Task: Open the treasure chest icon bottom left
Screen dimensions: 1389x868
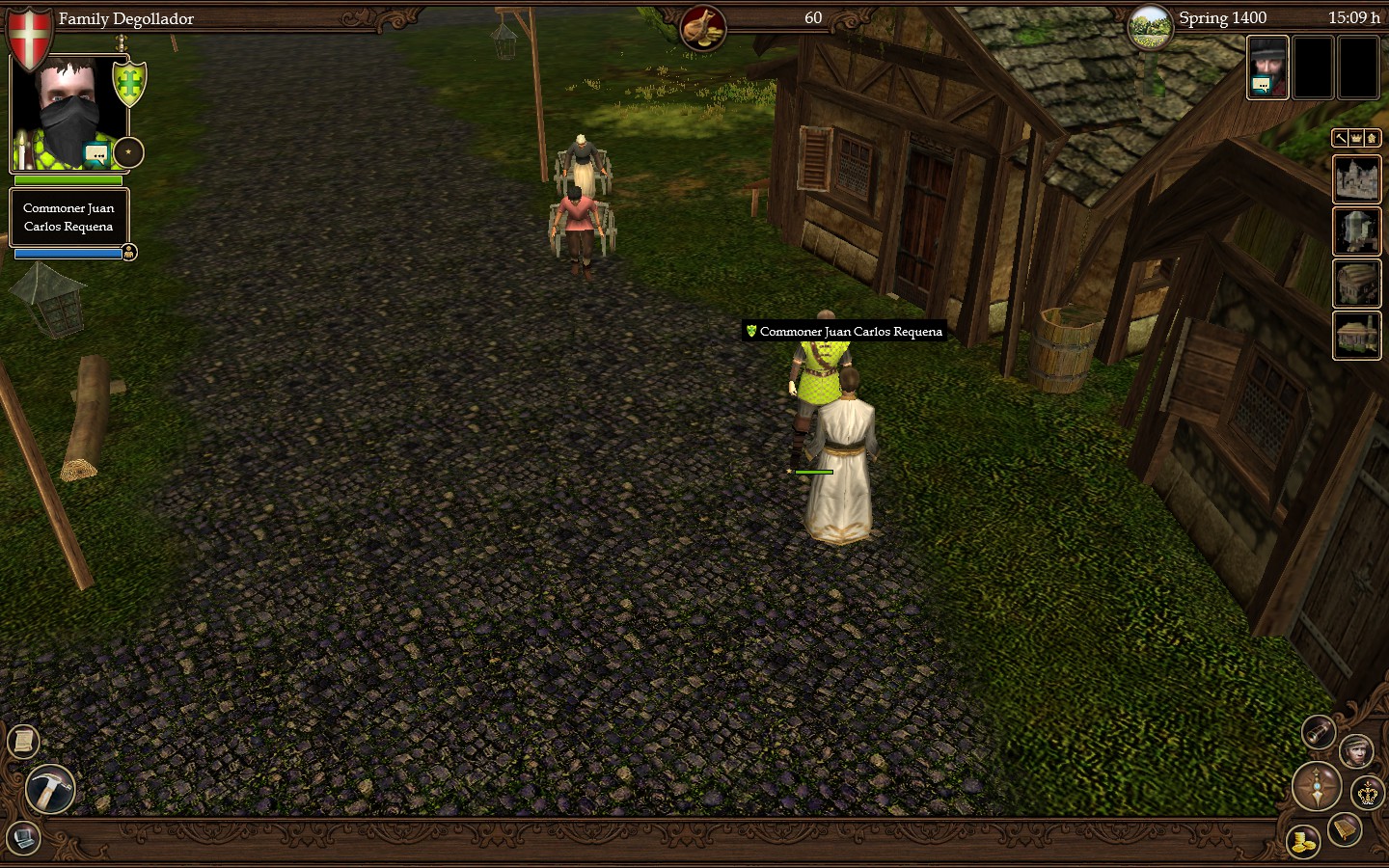Action: coord(21,840)
